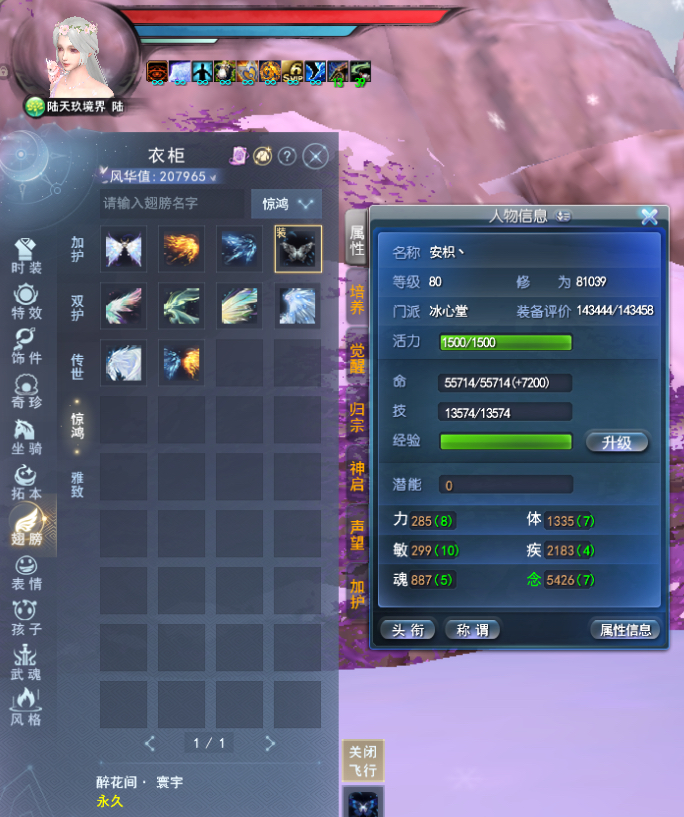Viewport: 684px width, 817px height.
Task: Toggle the 关闭飞行 stop flying button
Action: 362,762
